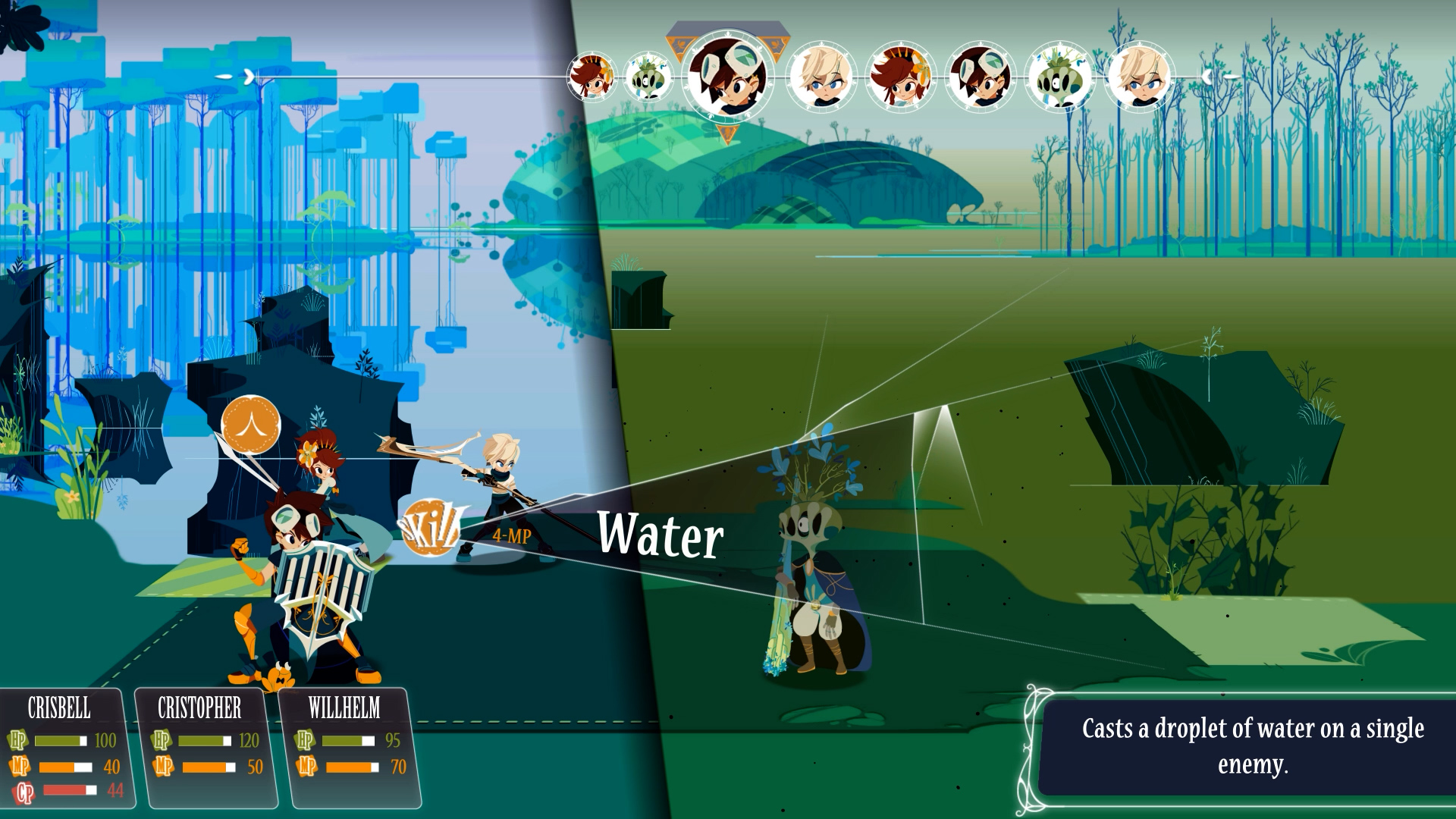Expand the right arrow of the turn timeline

(1207, 76)
